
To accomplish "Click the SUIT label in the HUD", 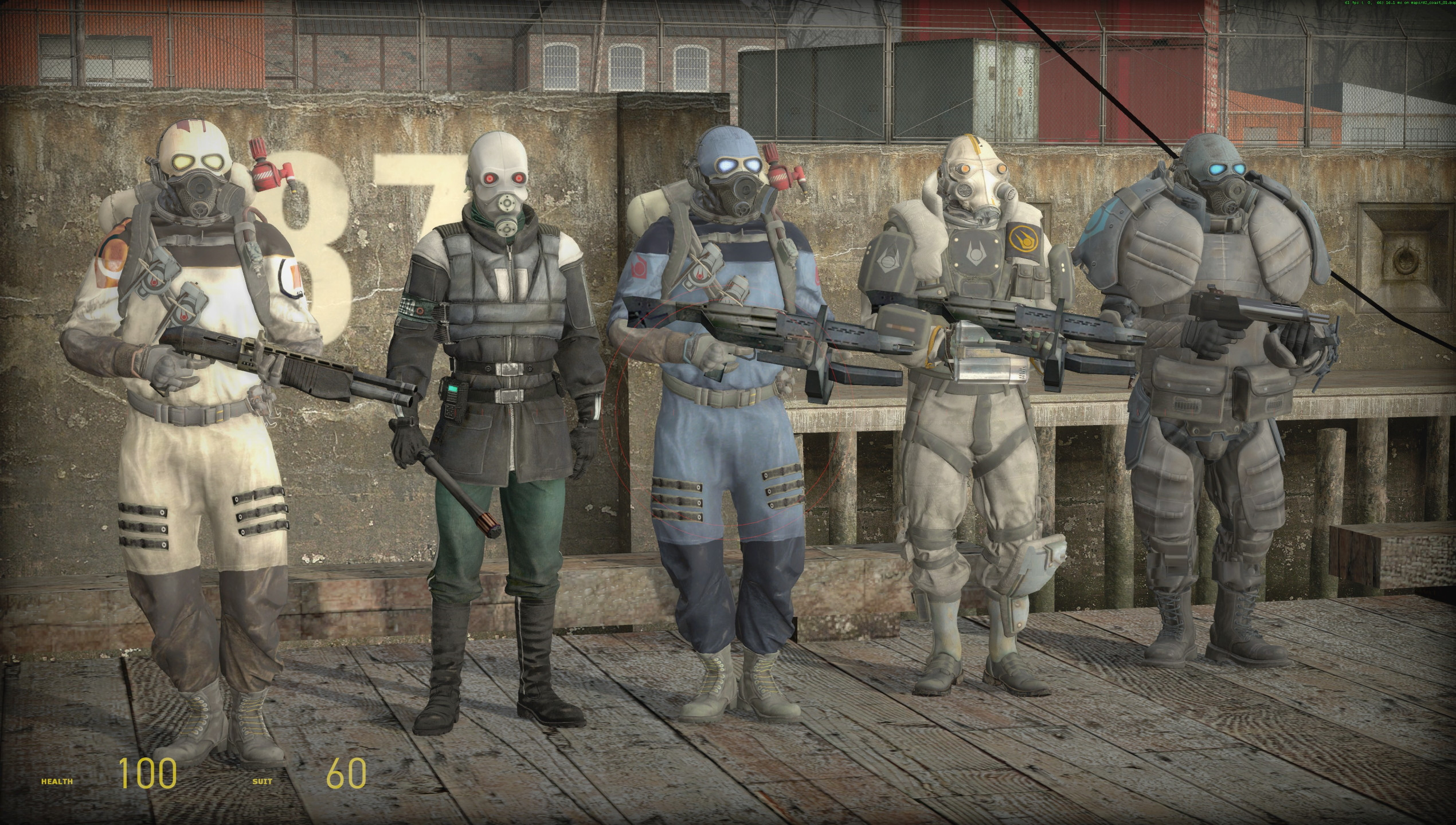I will pyautogui.click(x=262, y=781).
